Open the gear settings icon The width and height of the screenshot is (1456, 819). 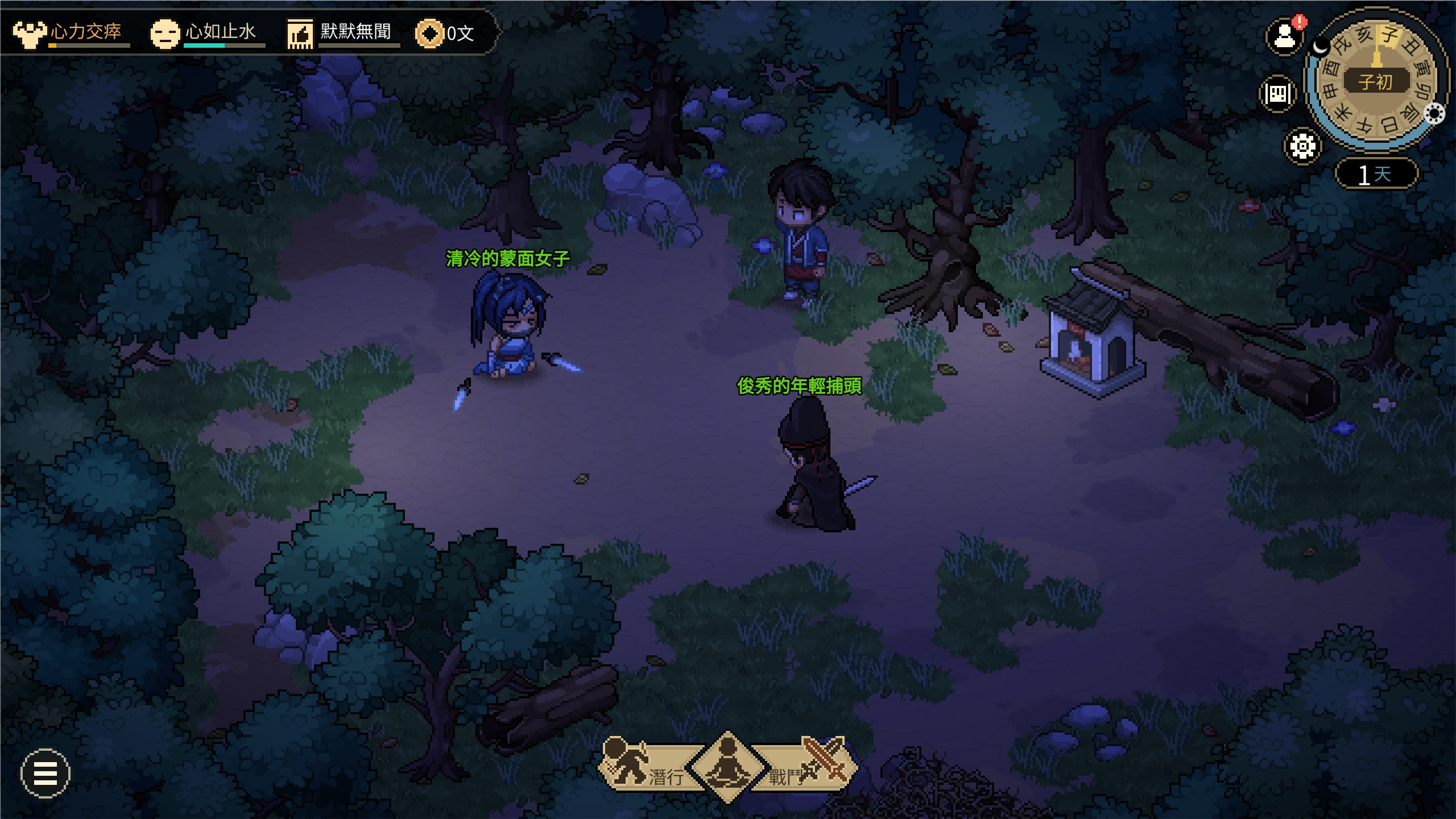tap(1302, 147)
